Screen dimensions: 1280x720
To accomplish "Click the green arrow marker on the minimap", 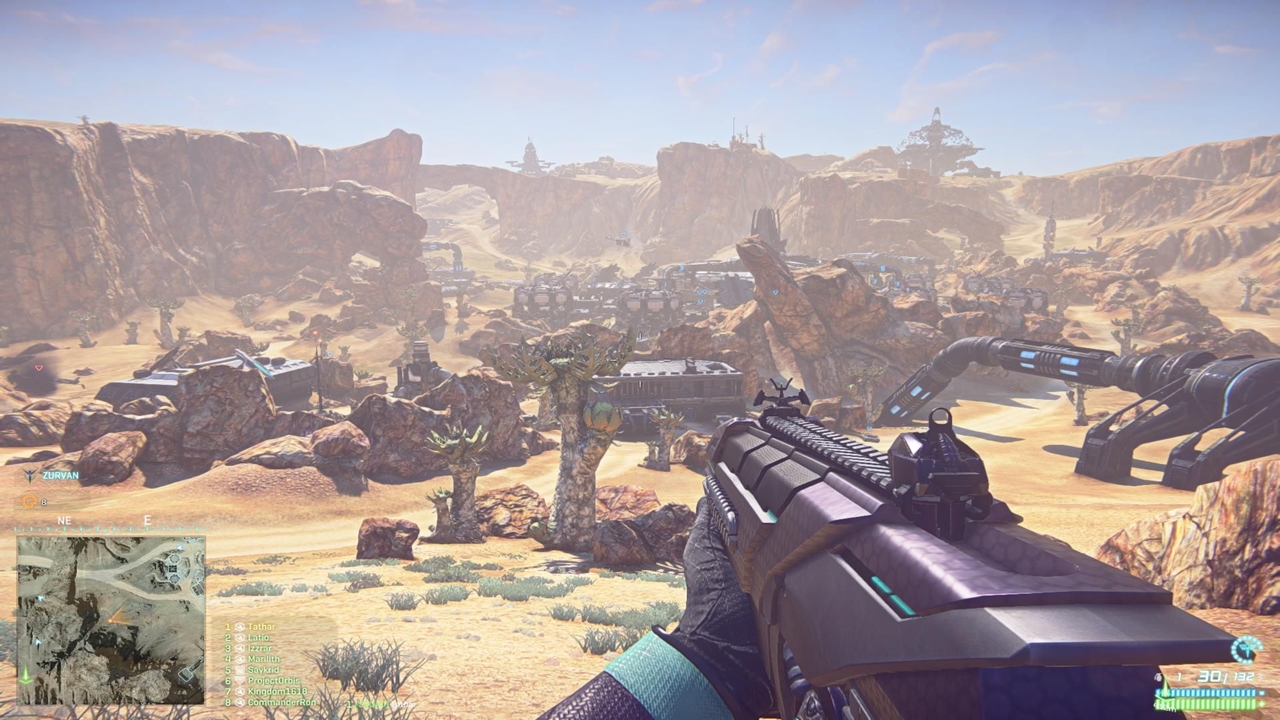I will (26, 672).
